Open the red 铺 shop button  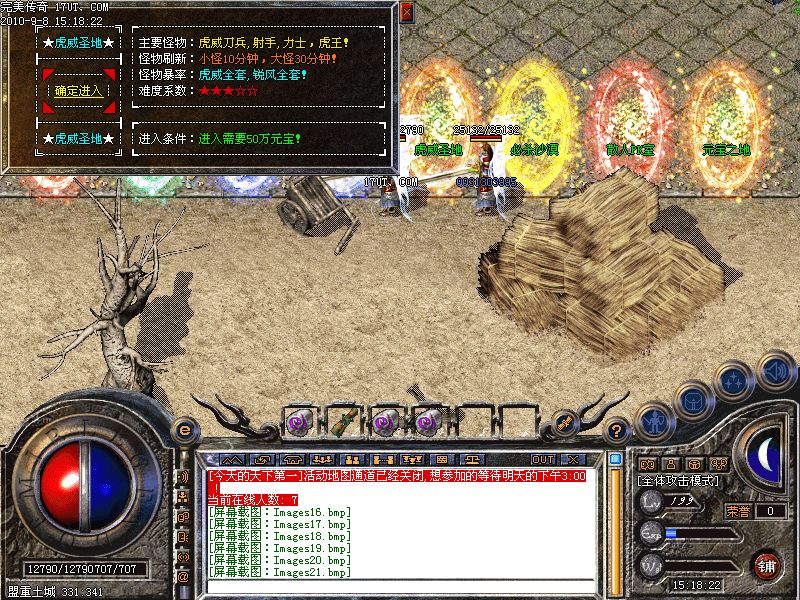(767, 564)
